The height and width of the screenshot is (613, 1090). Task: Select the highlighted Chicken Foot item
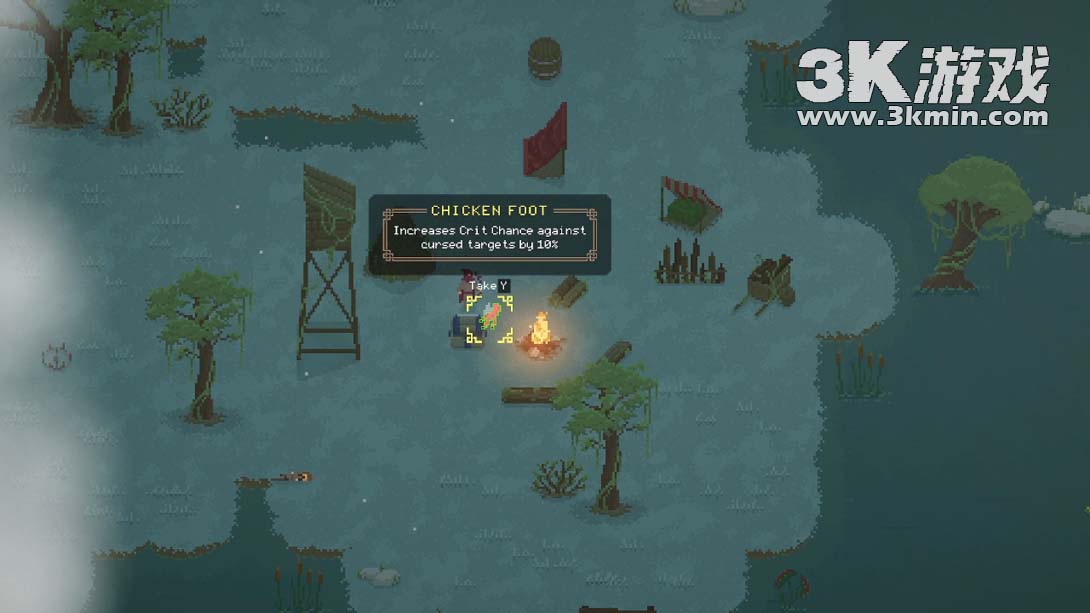click(490, 320)
